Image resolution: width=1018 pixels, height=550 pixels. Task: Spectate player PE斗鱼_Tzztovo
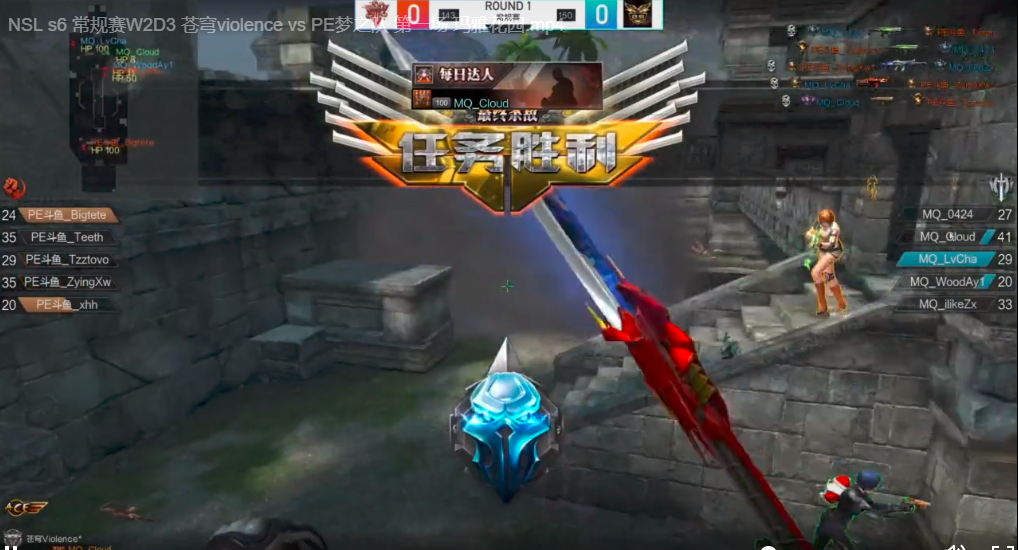click(x=68, y=260)
